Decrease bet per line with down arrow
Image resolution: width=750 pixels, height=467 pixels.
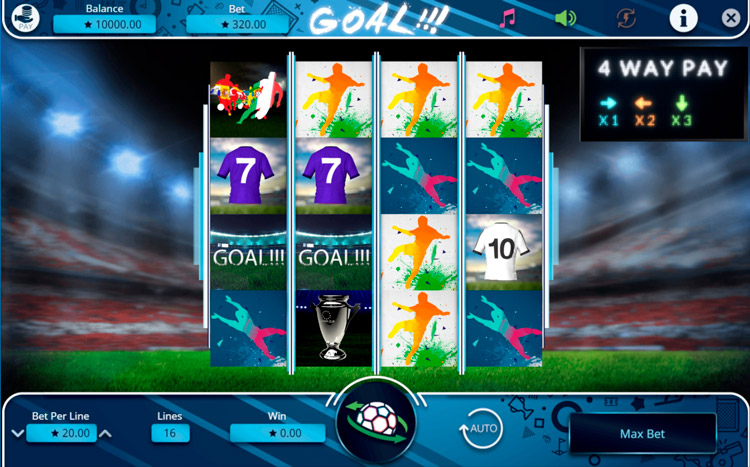(17, 434)
